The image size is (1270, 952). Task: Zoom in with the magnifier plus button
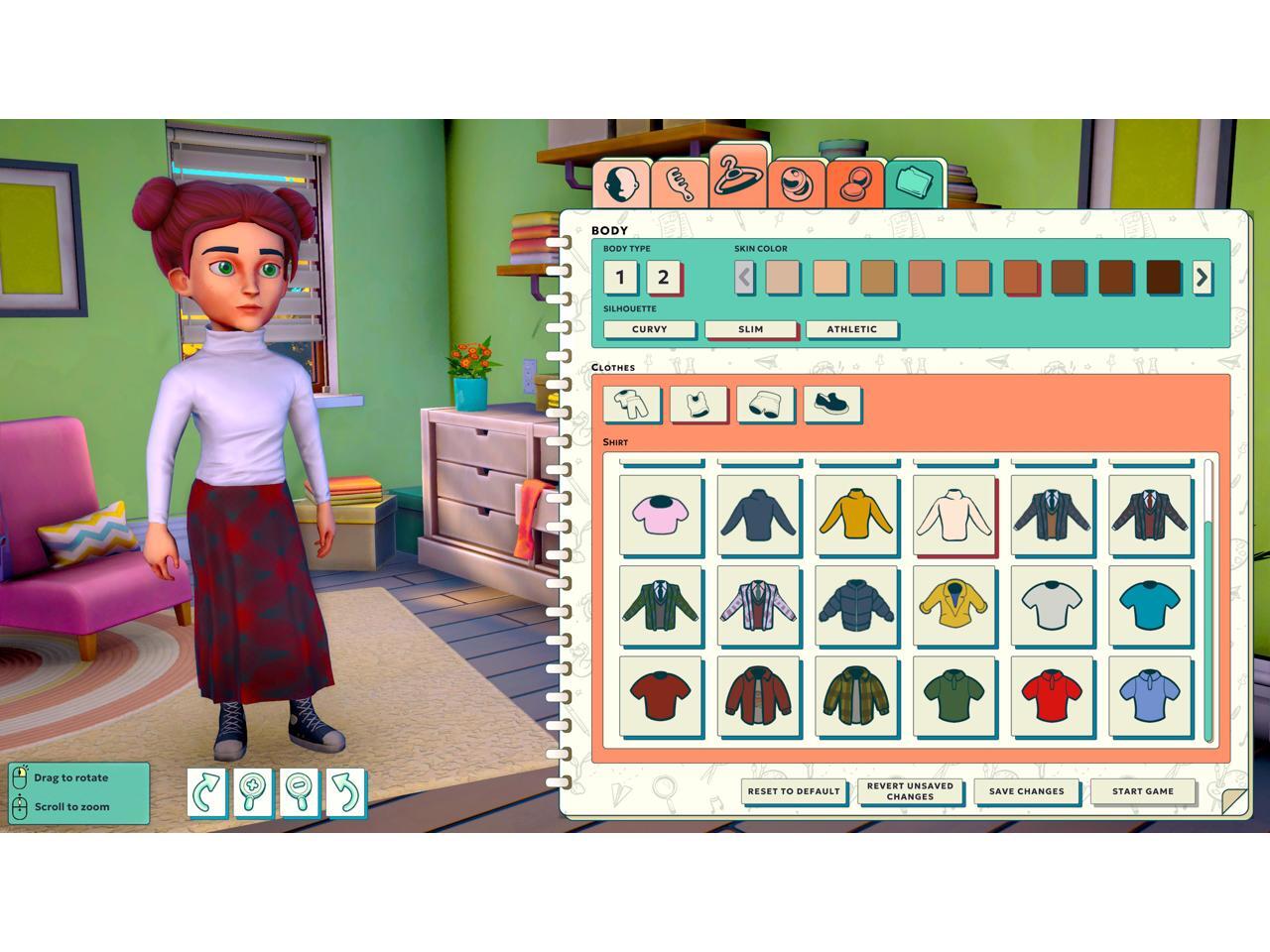click(x=253, y=792)
